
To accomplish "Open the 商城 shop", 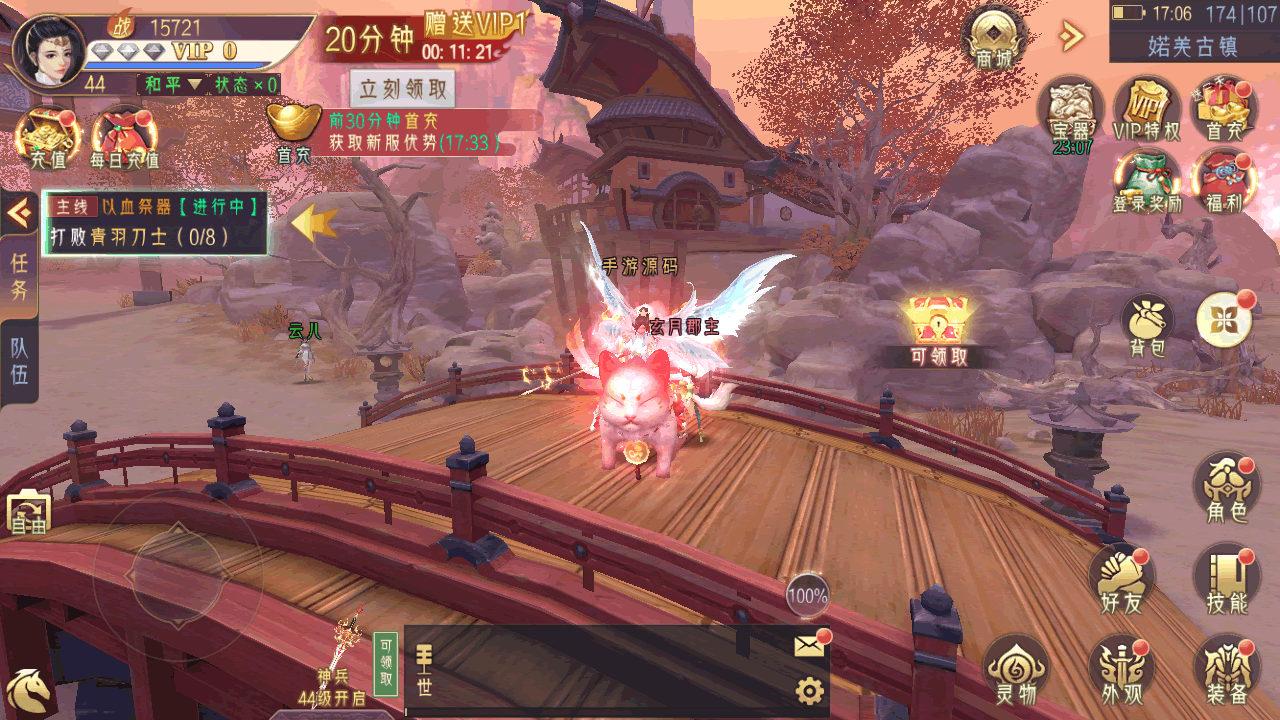I will pos(993,38).
